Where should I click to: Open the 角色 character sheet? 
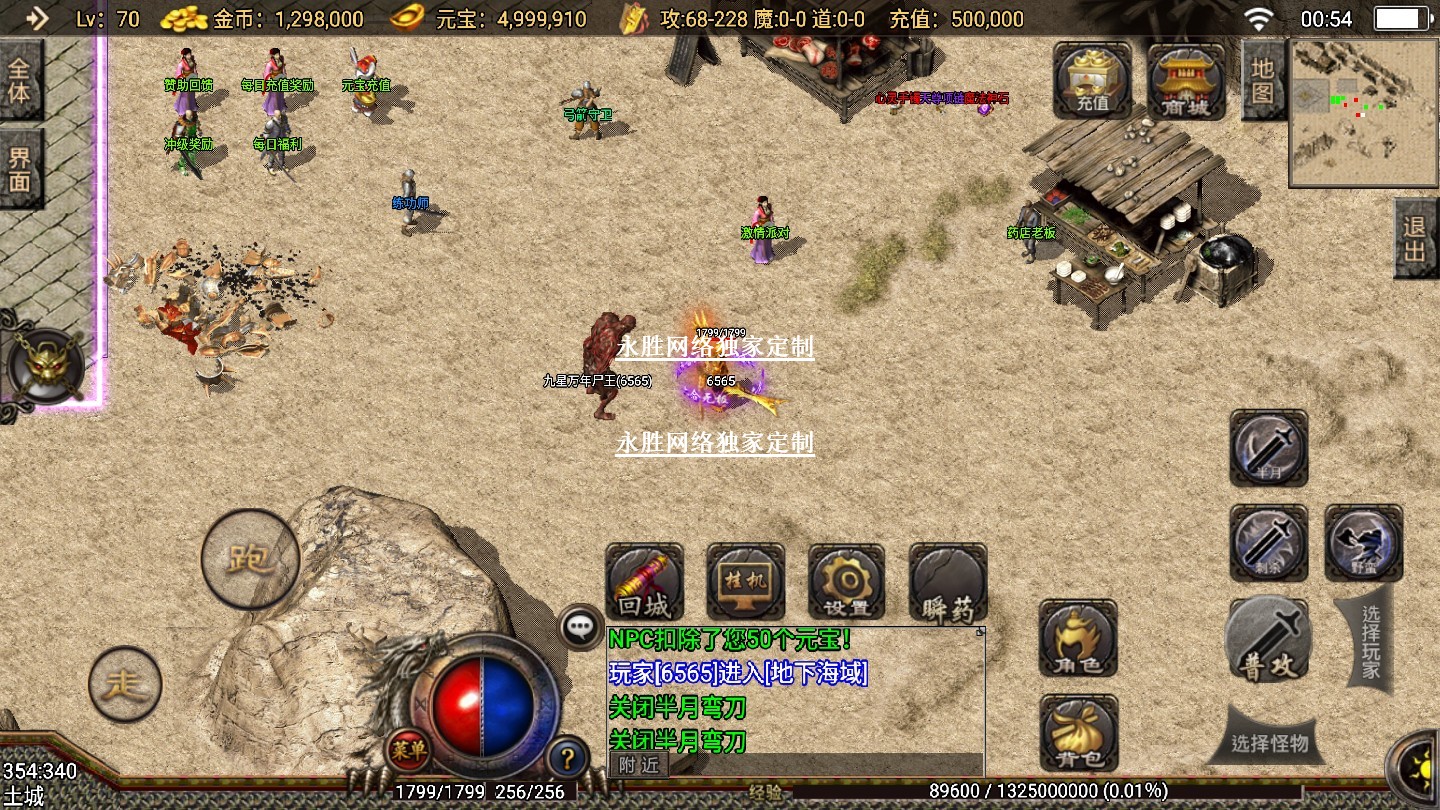(x=1078, y=638)
